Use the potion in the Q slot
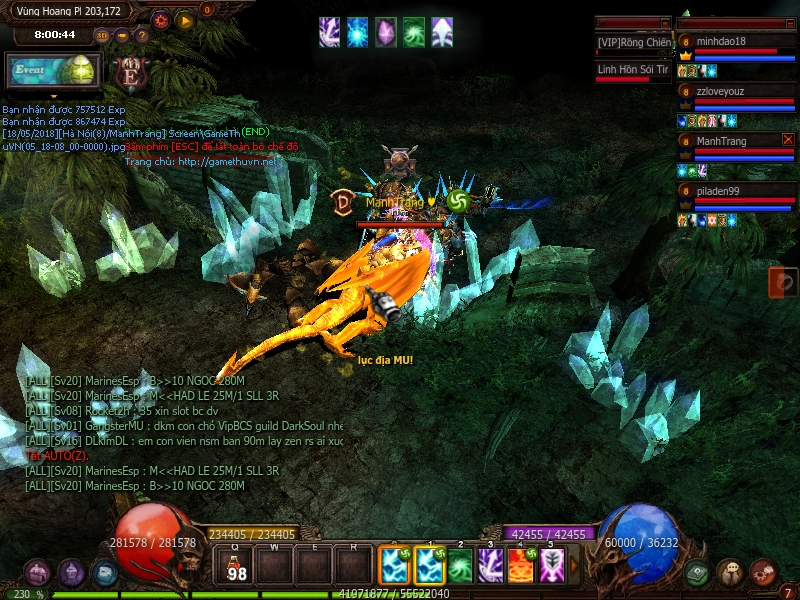Viewport: 800px width, 600px height. point(236,567)
